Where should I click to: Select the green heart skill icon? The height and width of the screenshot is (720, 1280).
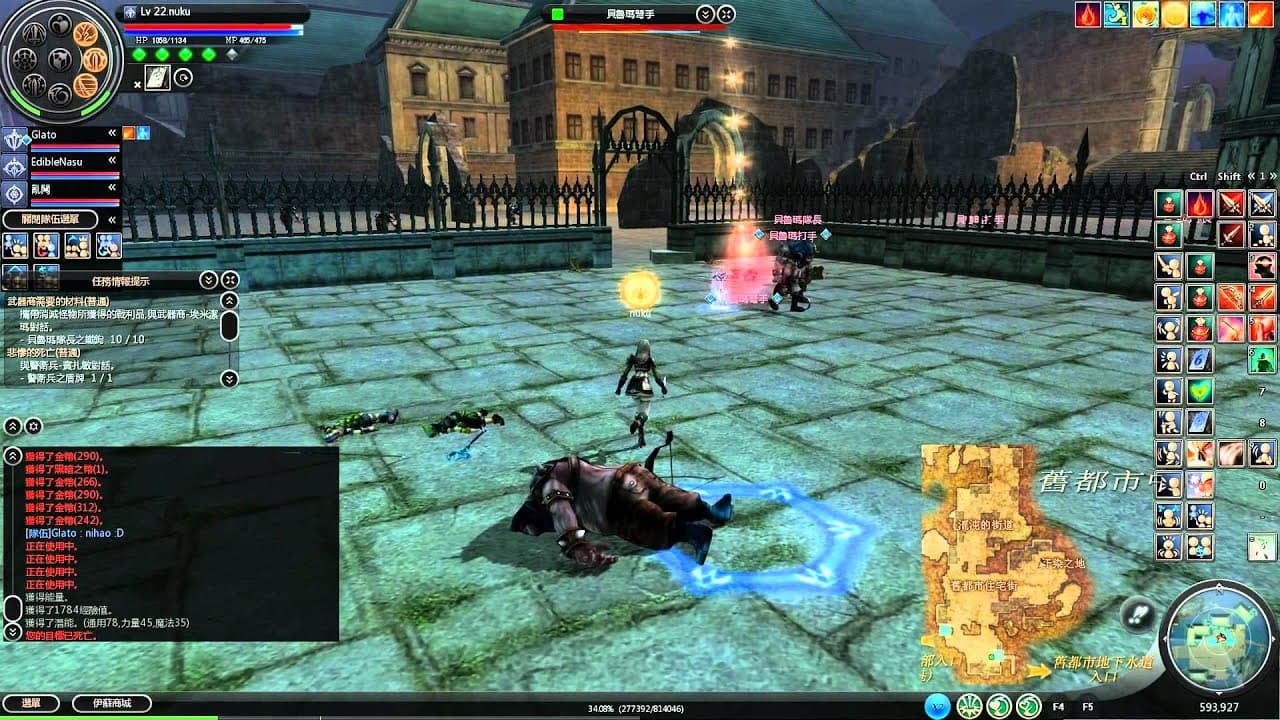point(1199,391)
